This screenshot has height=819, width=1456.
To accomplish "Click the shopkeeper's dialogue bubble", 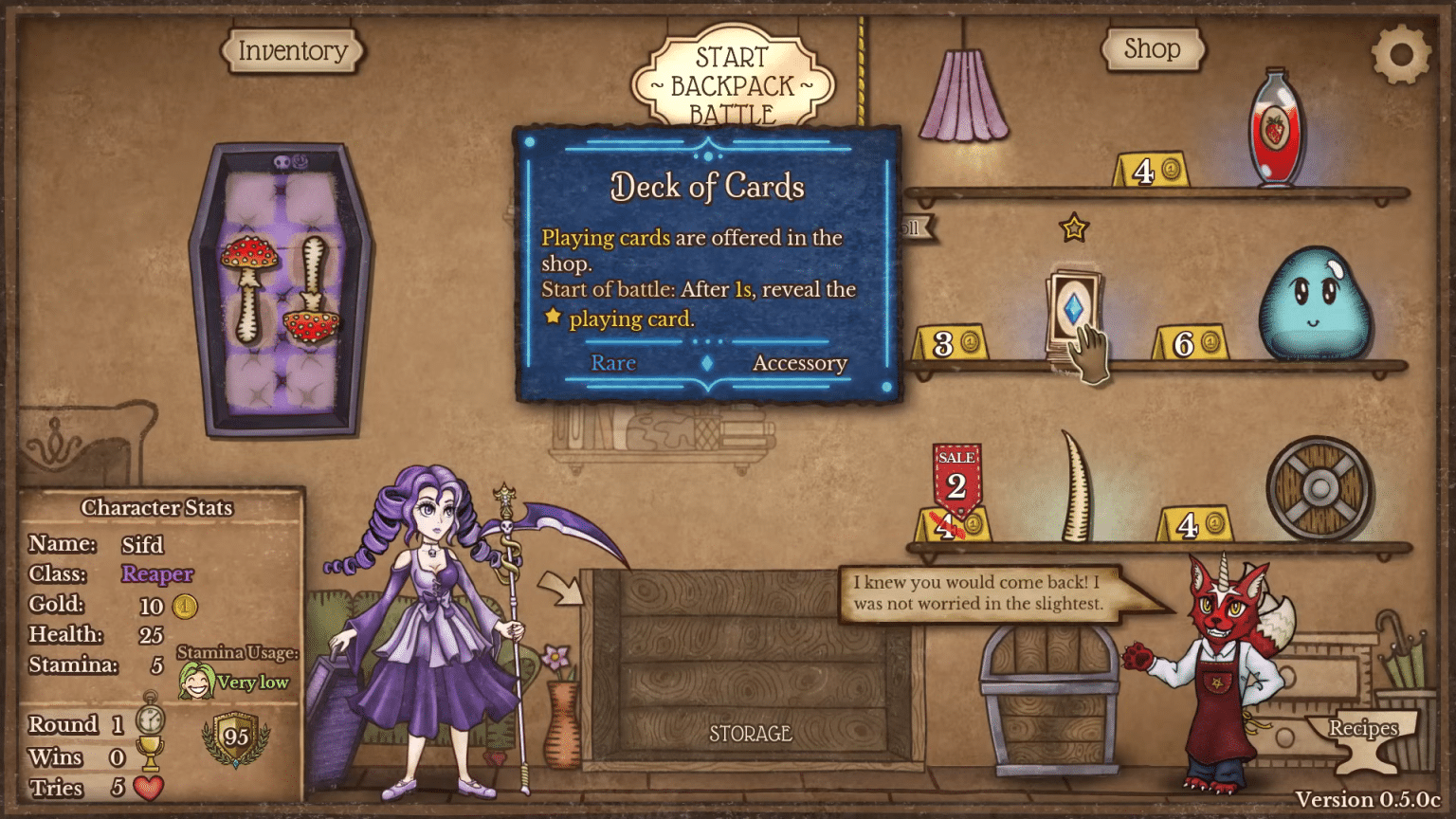I will coord(982,592).
